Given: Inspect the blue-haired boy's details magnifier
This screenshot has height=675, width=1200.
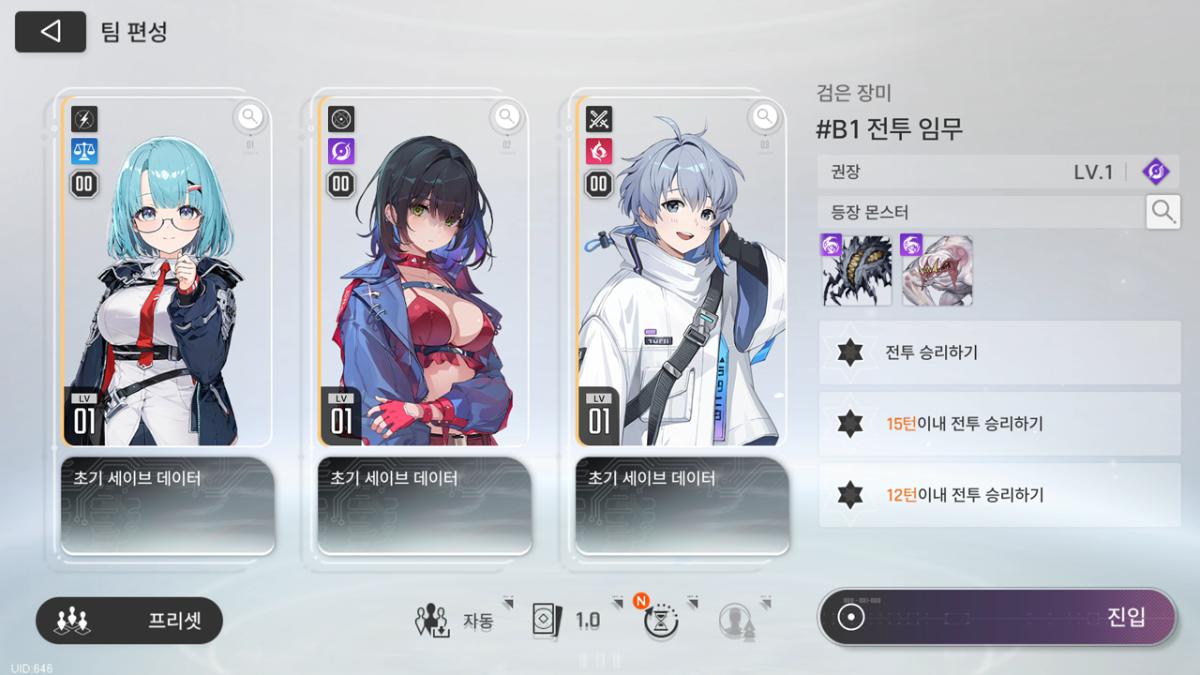Looking at the screenshot, I should tap(764, 118).
